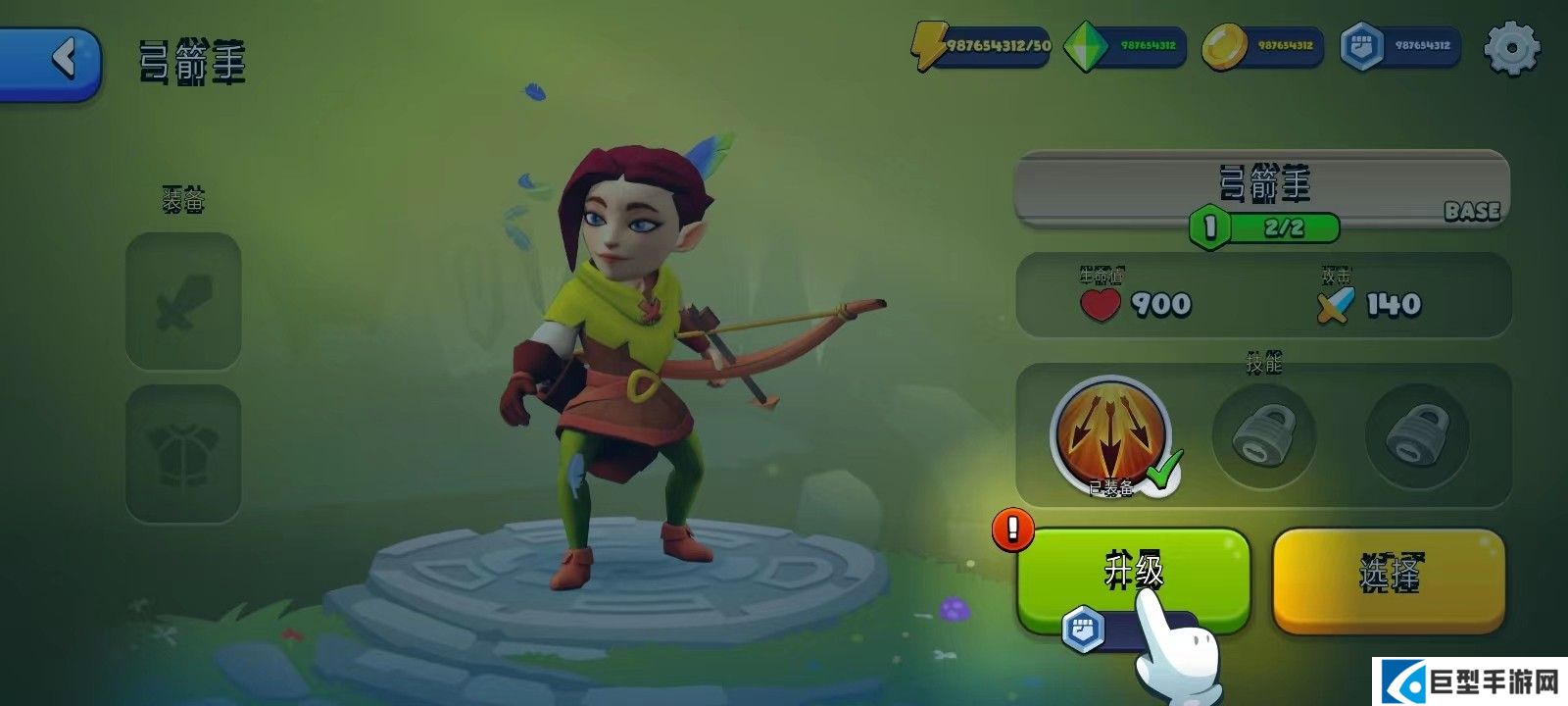
Task: Open the sword weapon equipment slot
Action: pyautogui.click(x=183, y=302)
